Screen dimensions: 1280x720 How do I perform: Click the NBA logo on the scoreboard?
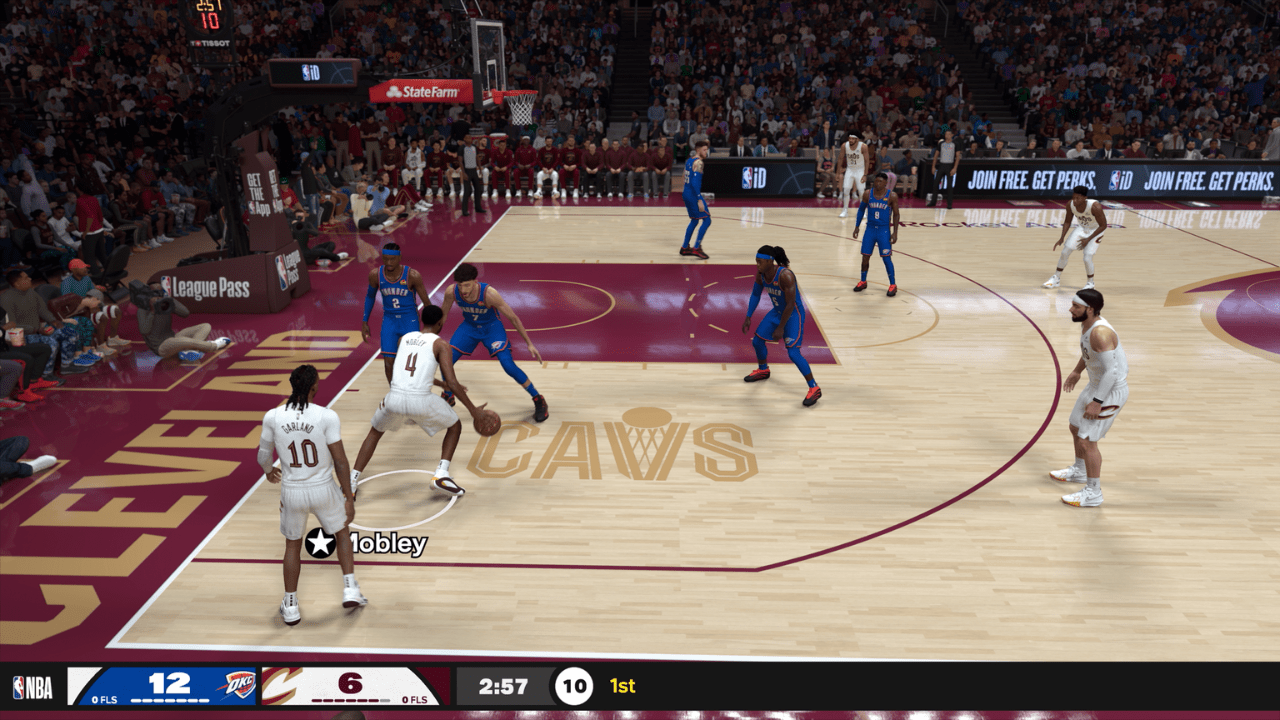(33, 686)
